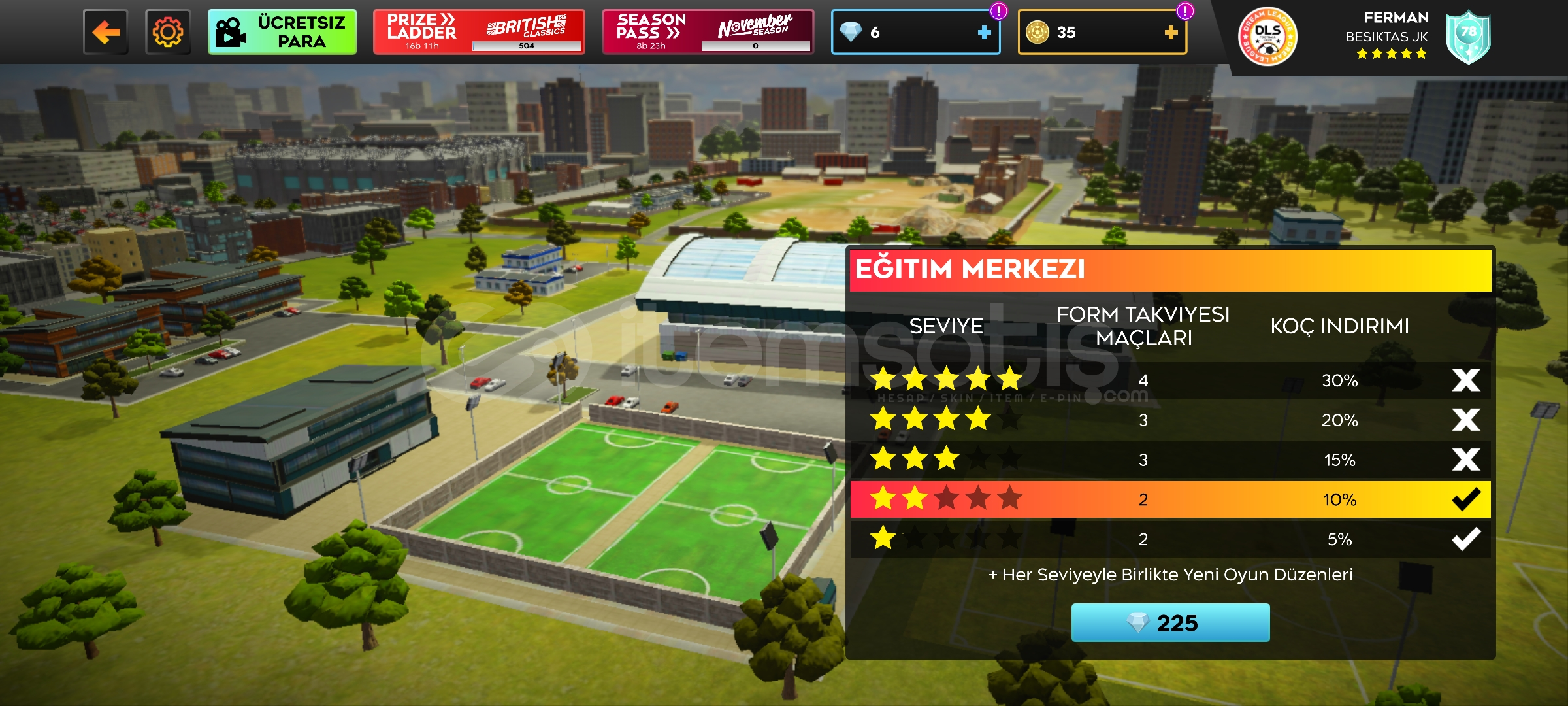Add more diamonds with the blue plus
Viewport: 1568px width, 706px height.
984,32
